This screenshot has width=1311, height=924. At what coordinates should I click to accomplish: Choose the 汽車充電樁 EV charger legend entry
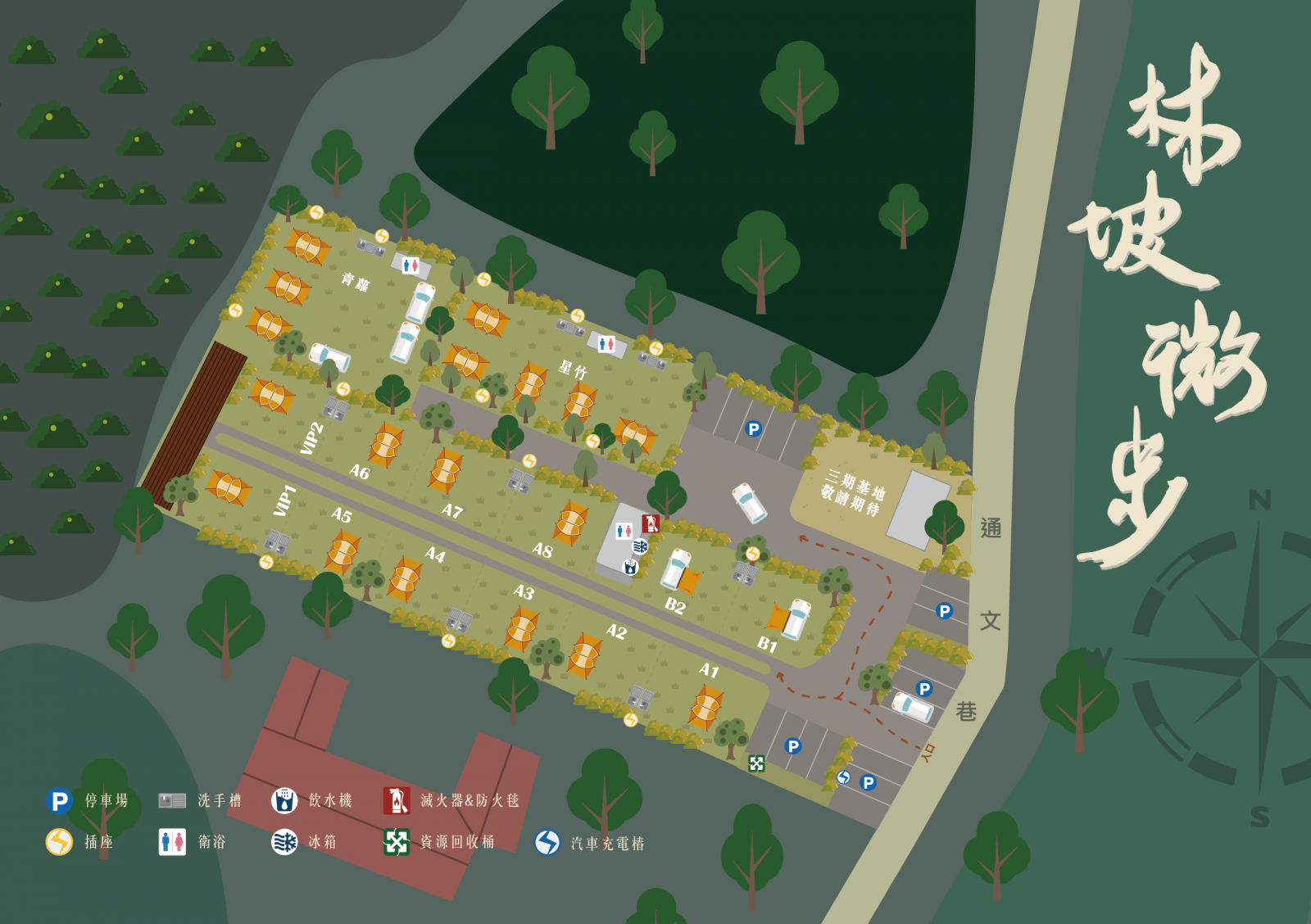589,843
